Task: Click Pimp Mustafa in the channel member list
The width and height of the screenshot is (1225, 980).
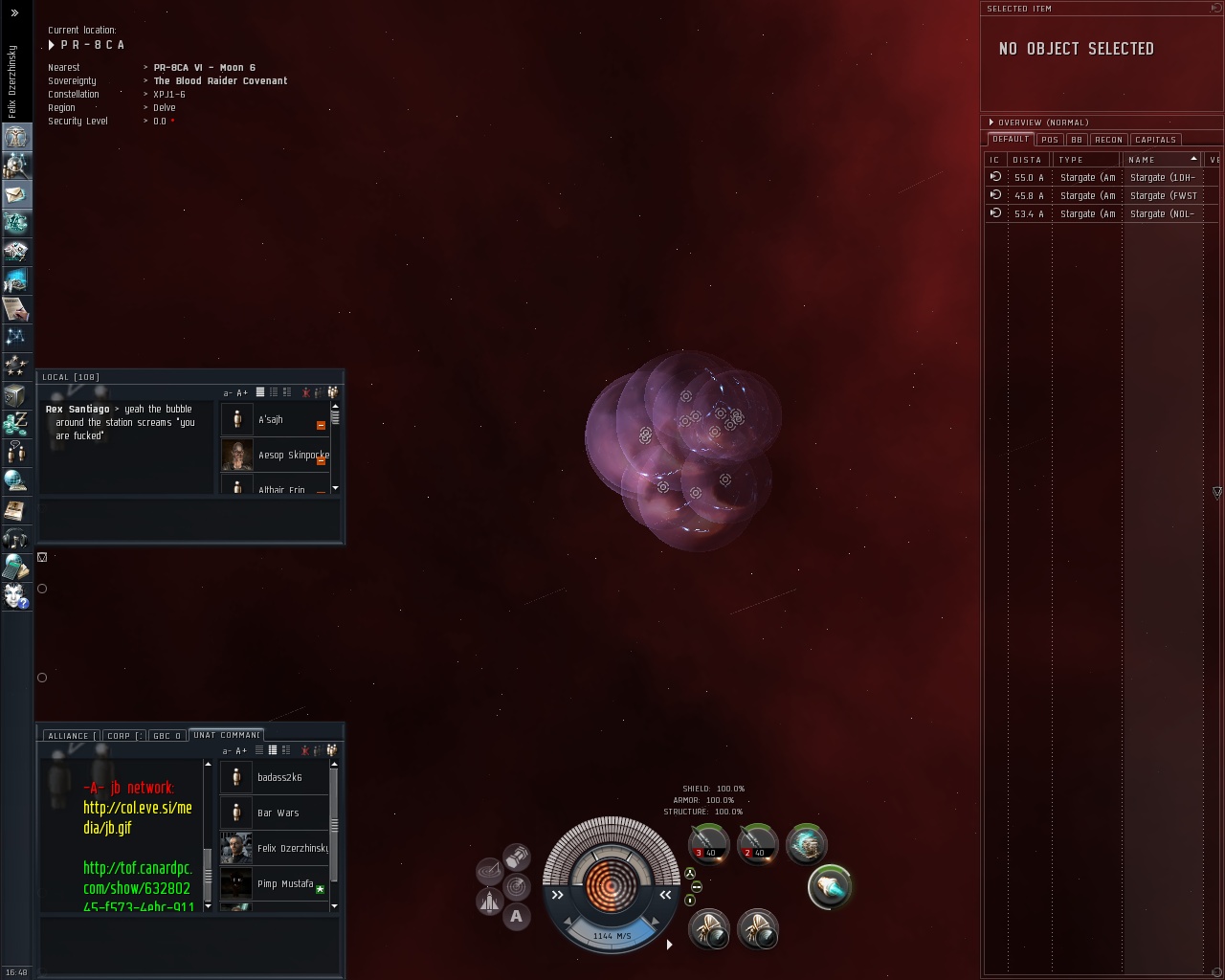Action: [284, 884]
